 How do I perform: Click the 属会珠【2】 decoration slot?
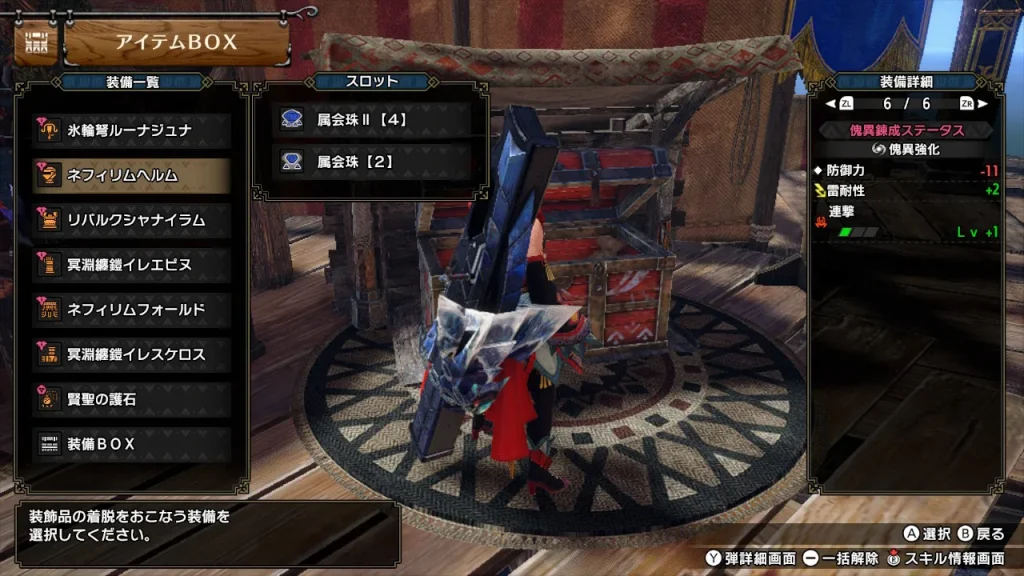(370, 159)
